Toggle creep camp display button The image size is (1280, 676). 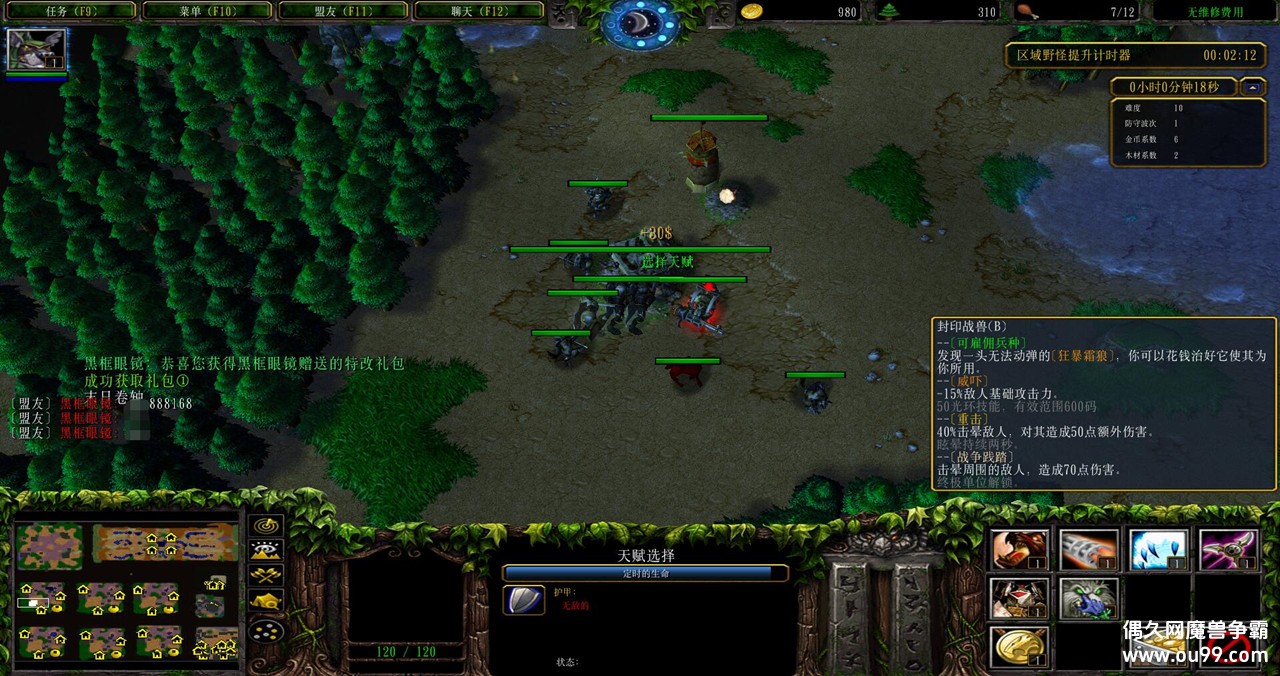tap(265, 602)
